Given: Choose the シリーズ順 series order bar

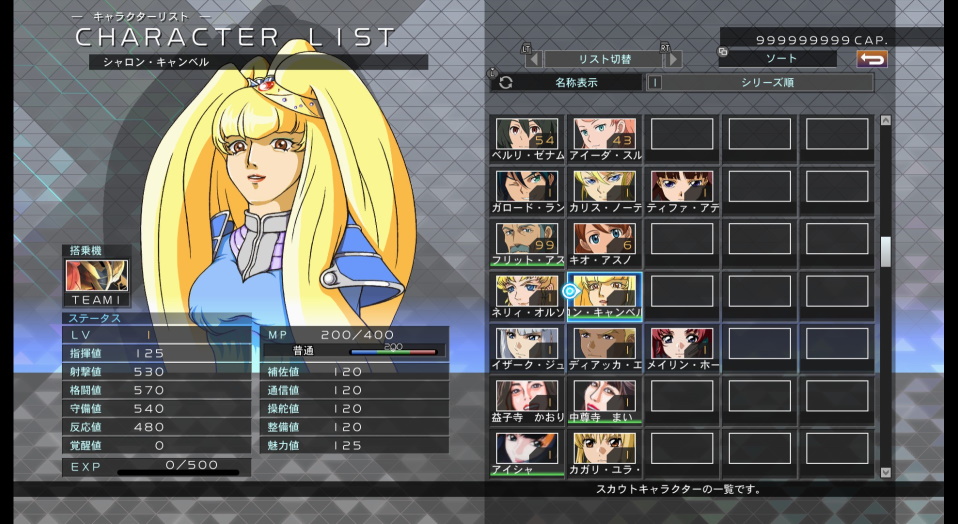Looking at the screenshot, I should pyautogui.click(x=765, y=83).
